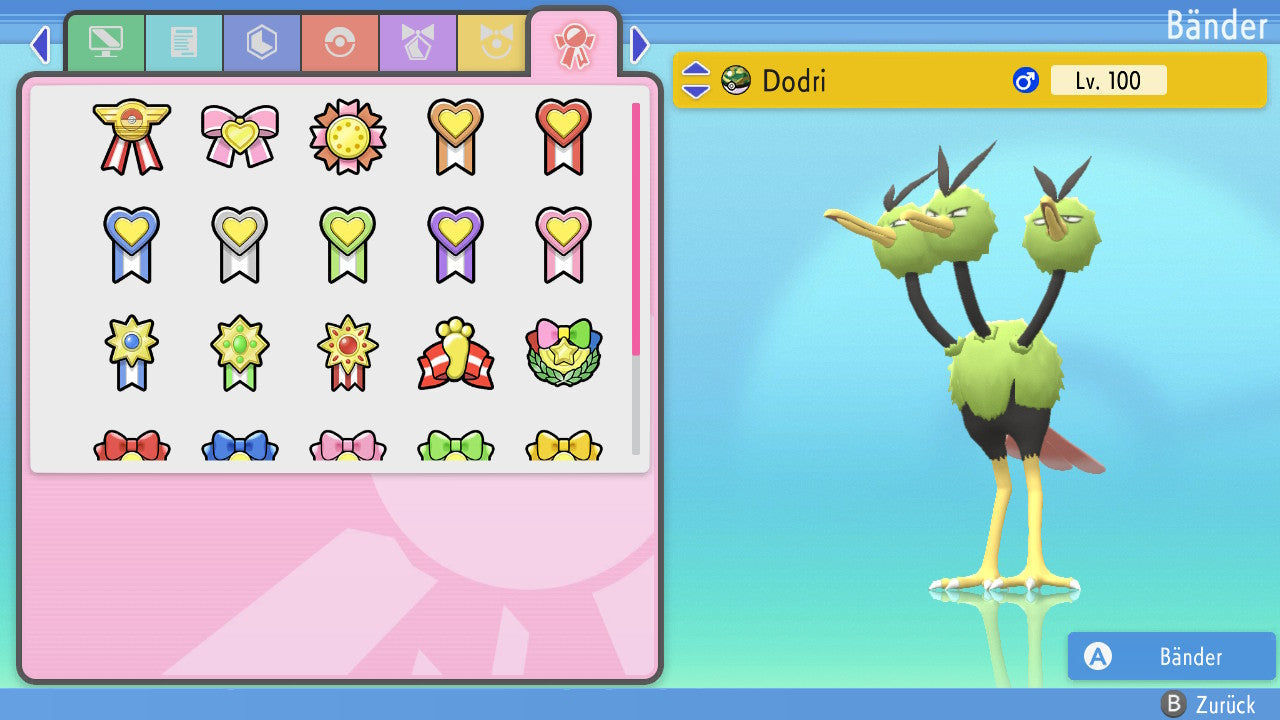Select the gold winged champion ribbon
The height and width of the screenshot is (720, 1280).
132,135
